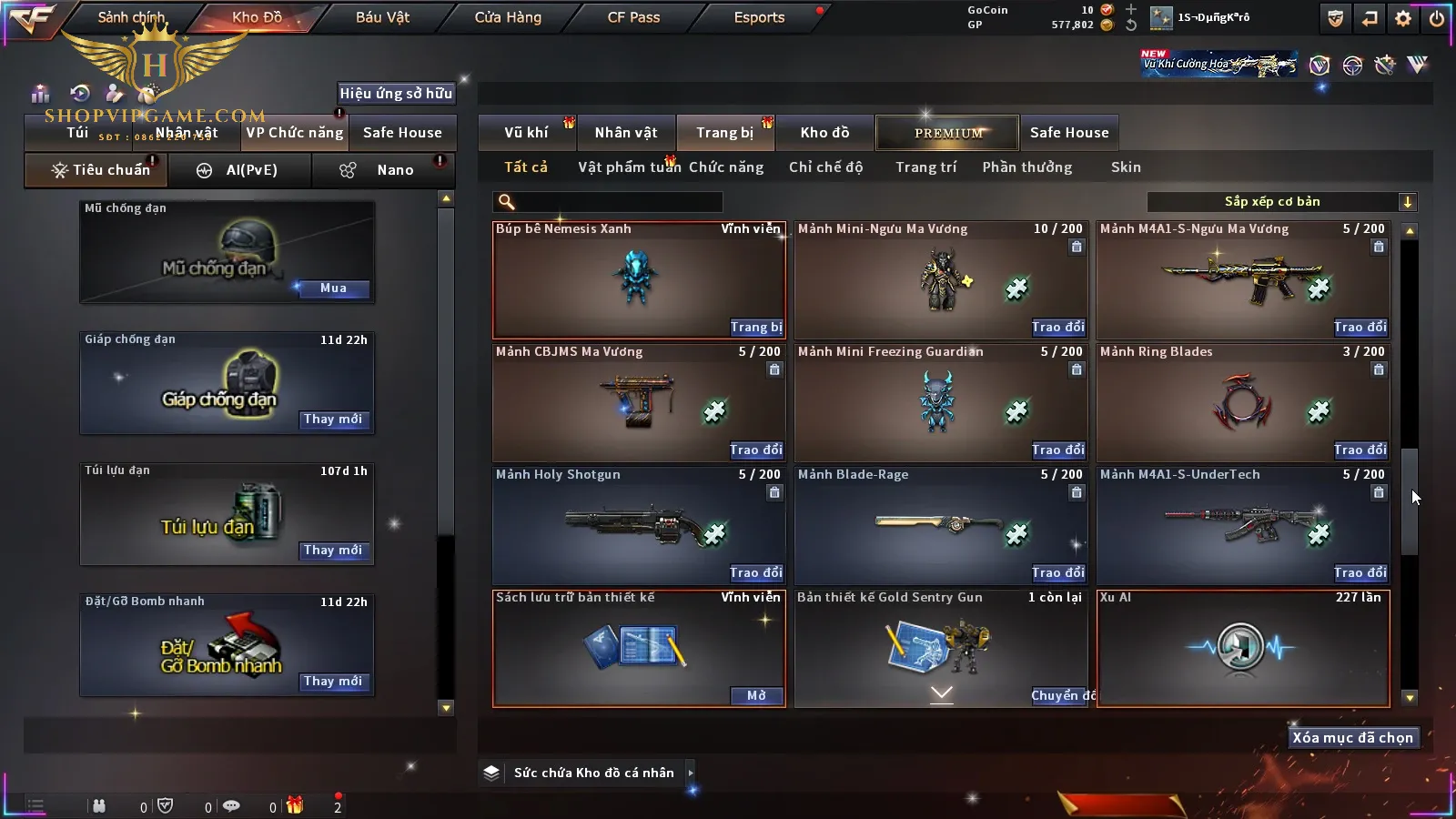
Task: Select the Xu AI item slot
Action: click(1243, 648)
